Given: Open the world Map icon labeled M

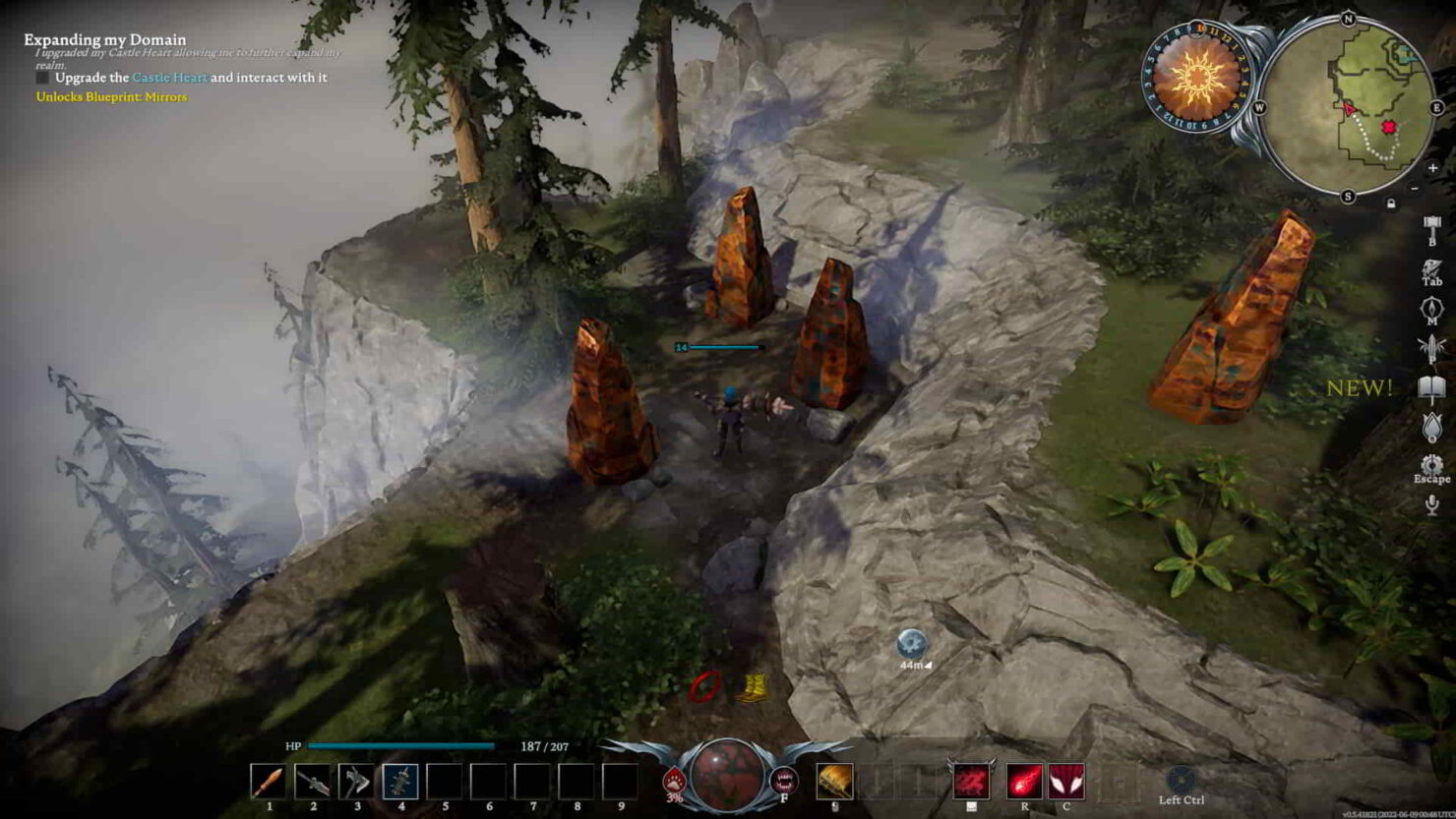Looking at the screenshot, I should 1430,307.
